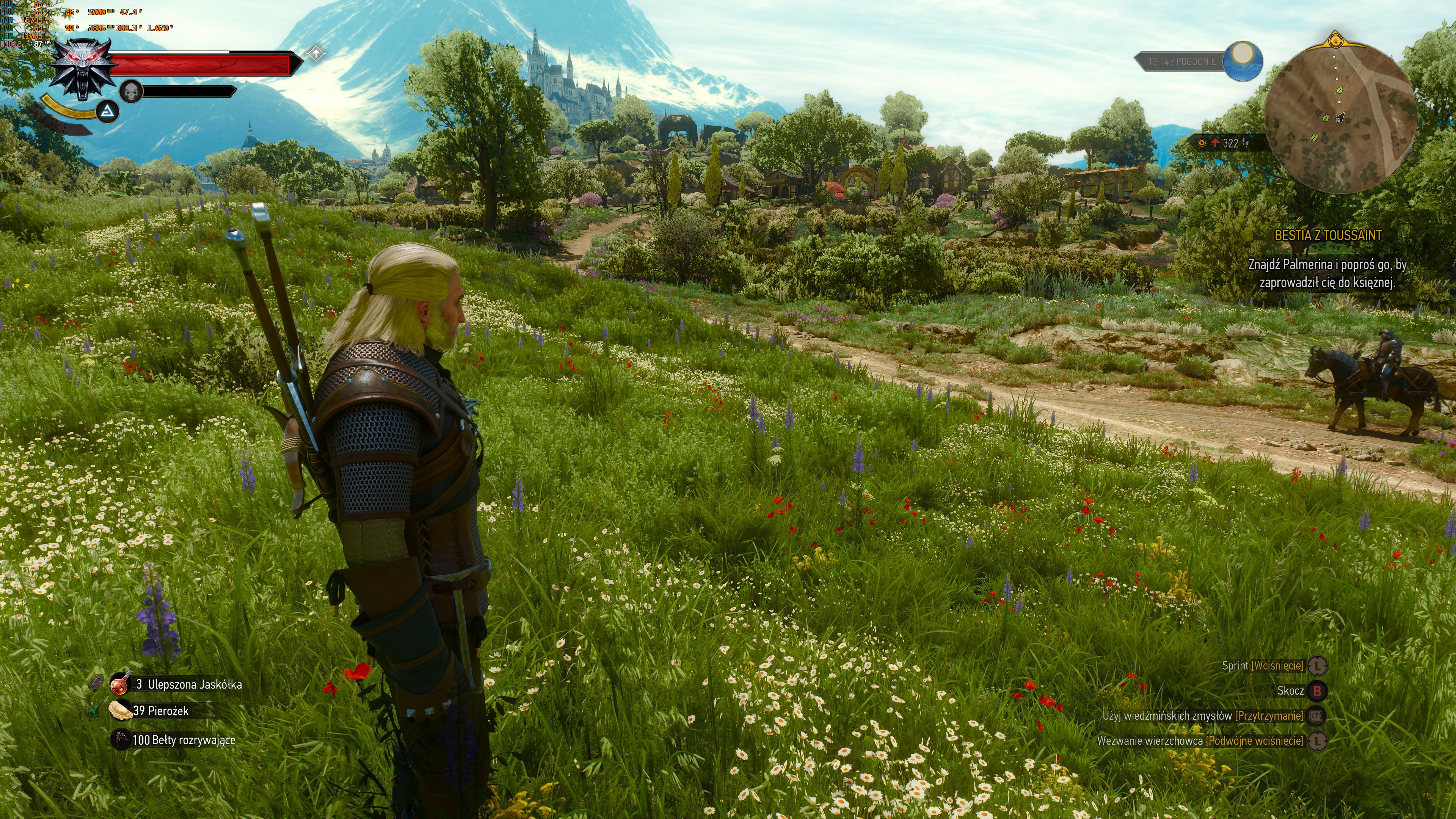Viewport: 1456px width, 819px height.
Task: Open the Bestia z Toussaint quest tracker
Action: (x=1328, y=236)
